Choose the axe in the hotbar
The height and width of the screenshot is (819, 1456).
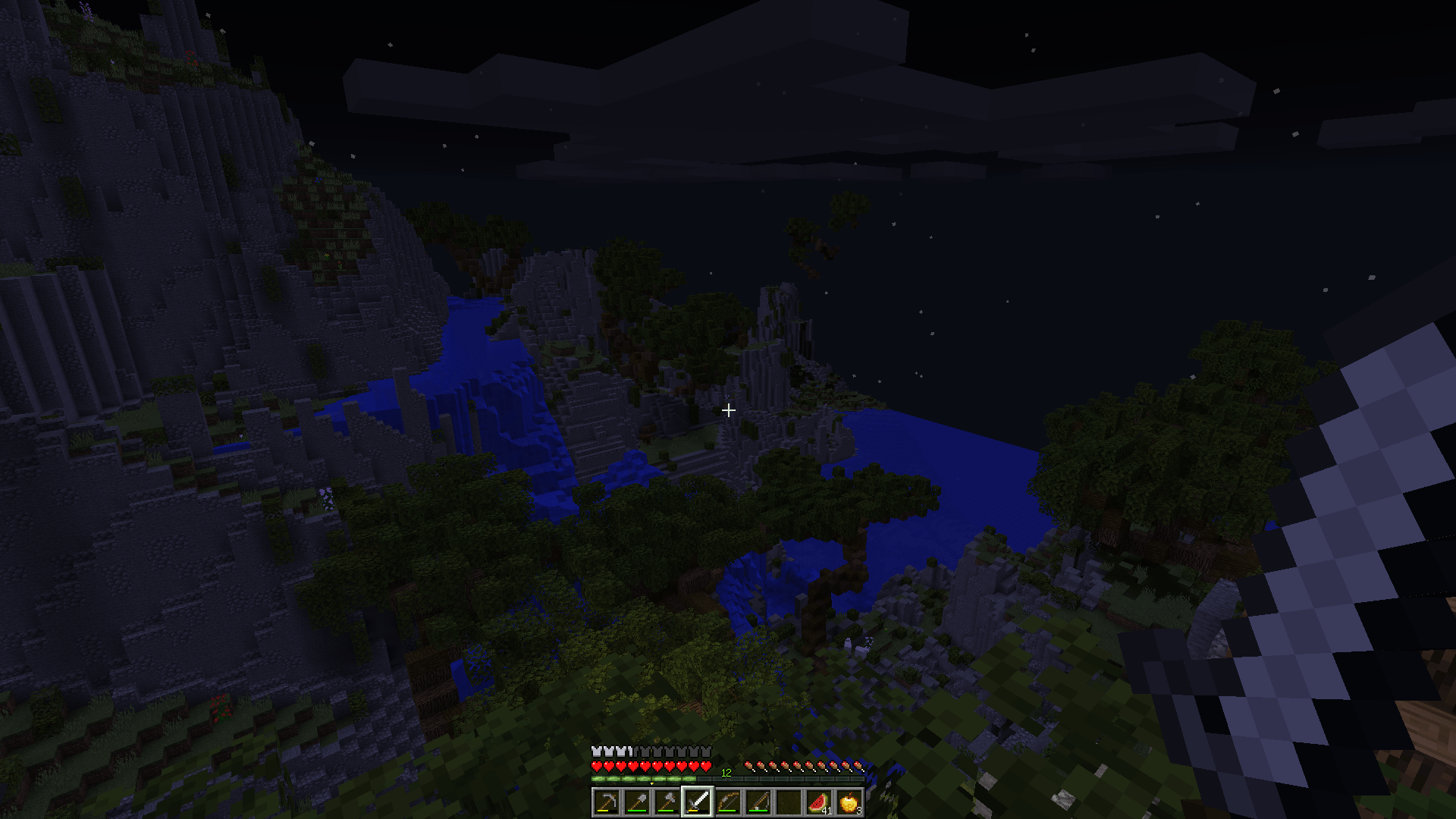667,802
